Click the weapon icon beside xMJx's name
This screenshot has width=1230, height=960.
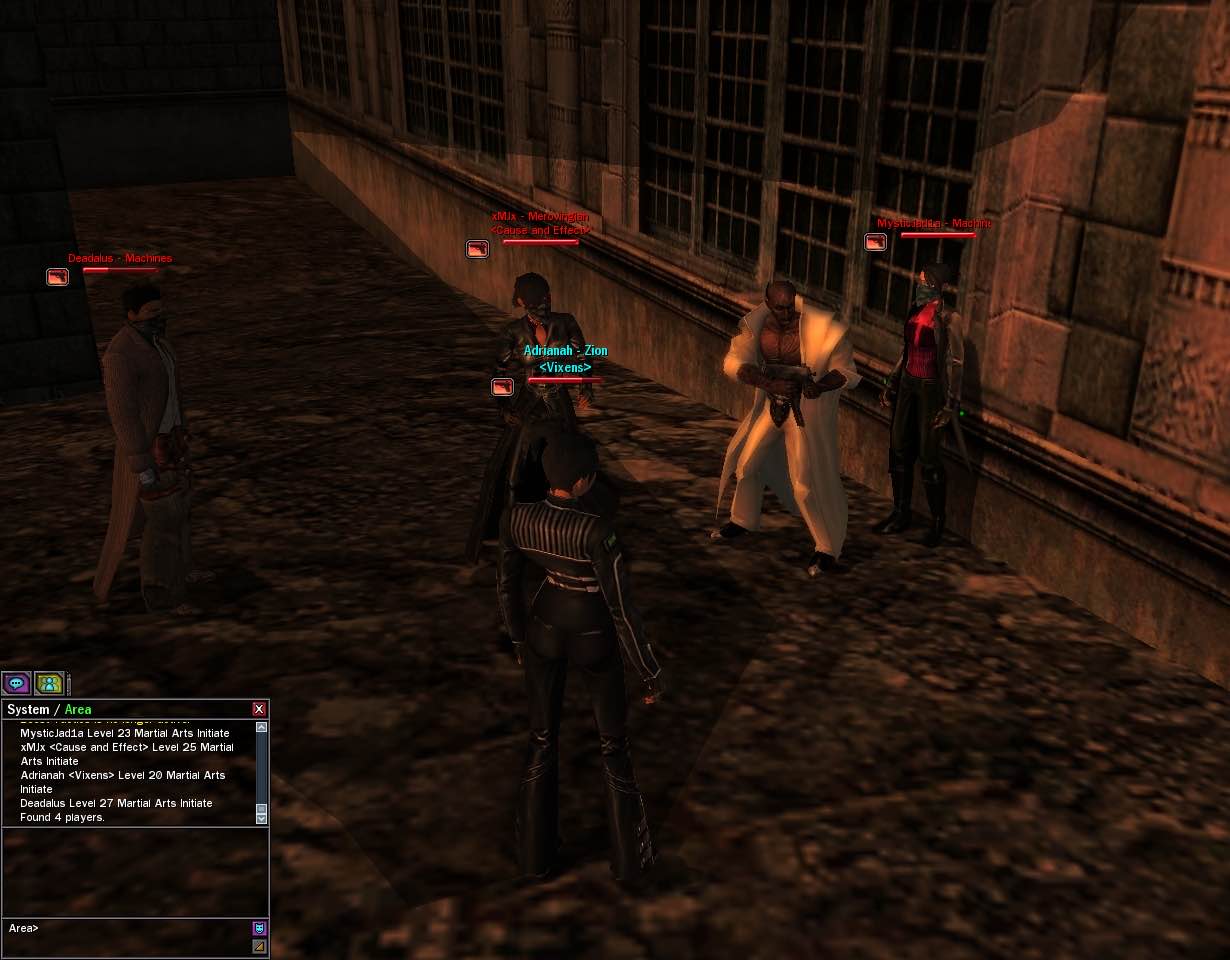tap(477, 249)
